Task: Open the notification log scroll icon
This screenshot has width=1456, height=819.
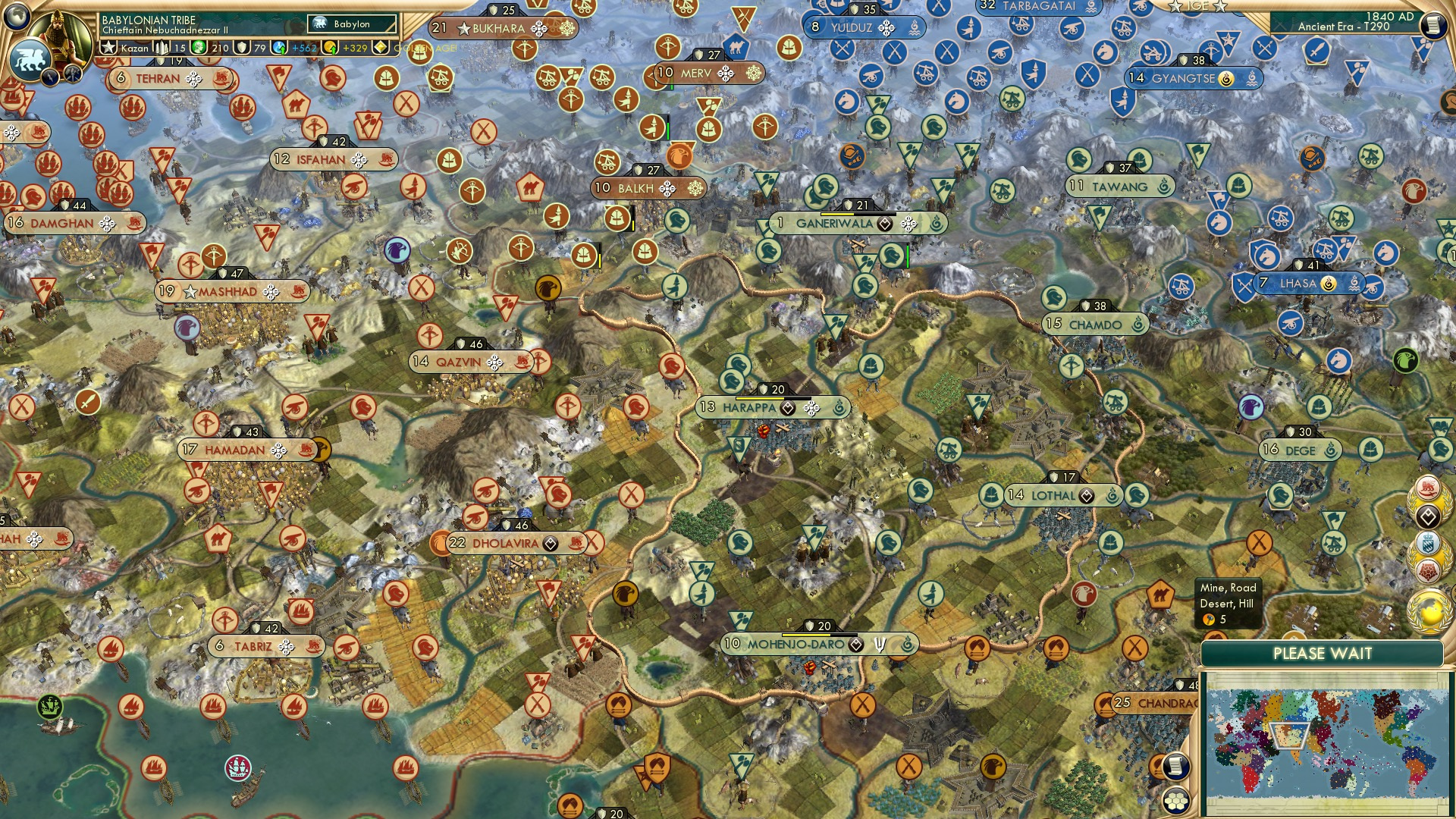Action: [1177, 766]
